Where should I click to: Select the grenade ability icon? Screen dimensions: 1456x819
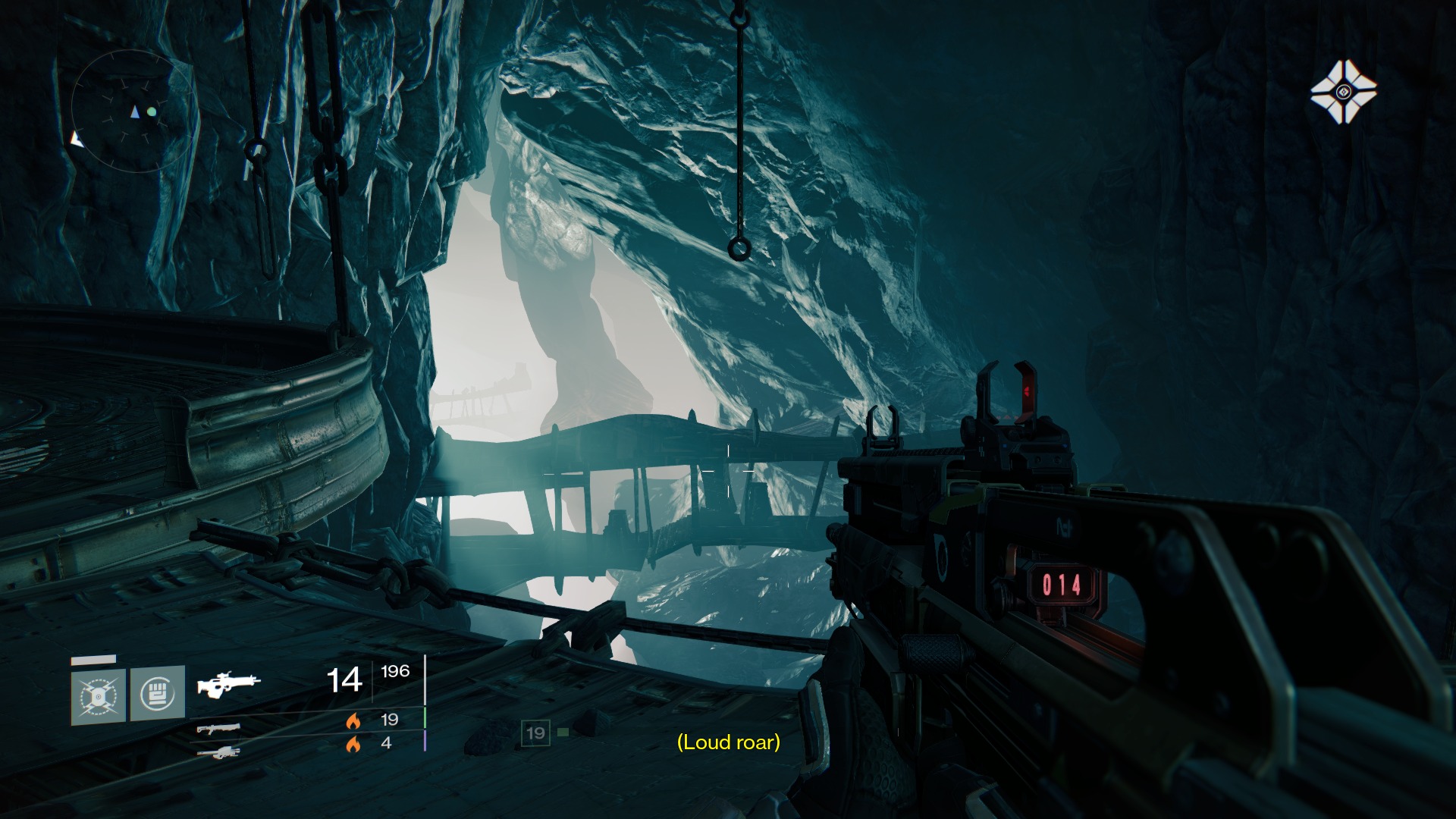(x=99, y=695)
